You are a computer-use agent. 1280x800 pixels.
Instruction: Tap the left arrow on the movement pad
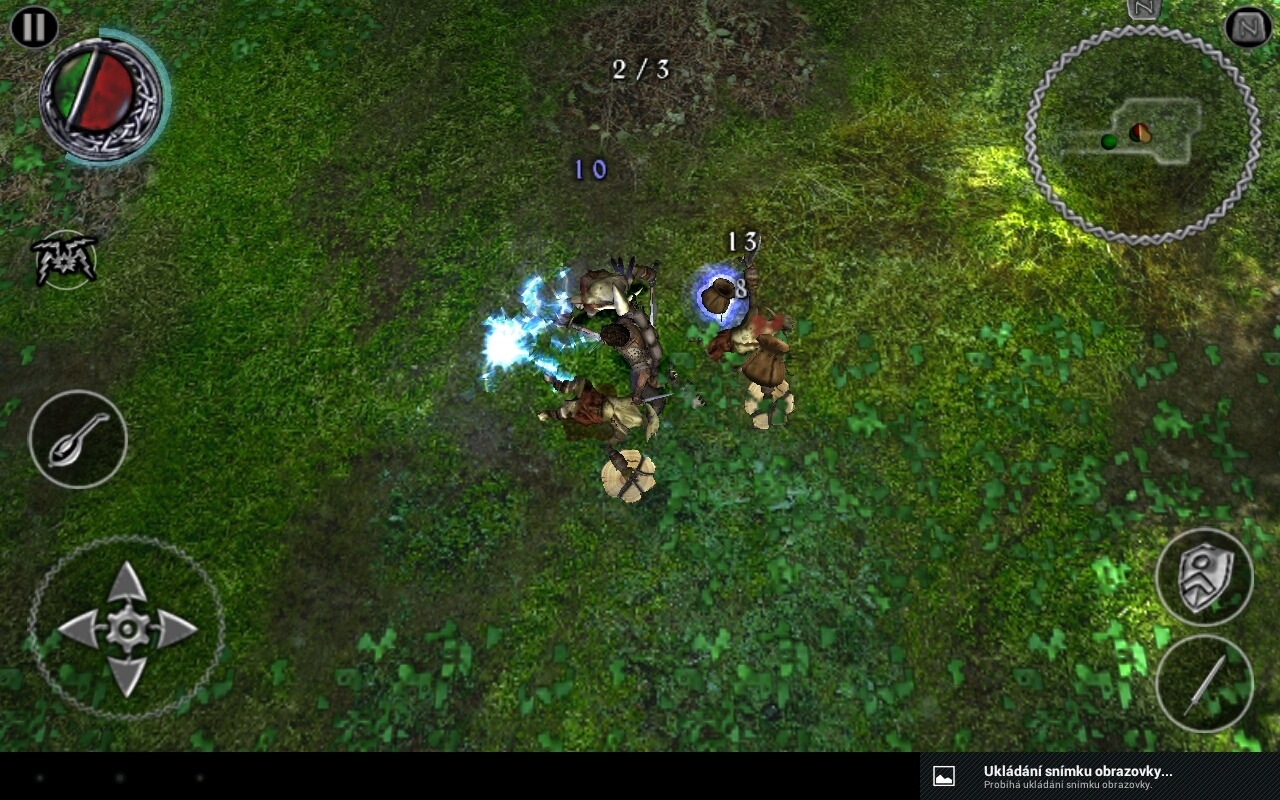coord(78,629)
